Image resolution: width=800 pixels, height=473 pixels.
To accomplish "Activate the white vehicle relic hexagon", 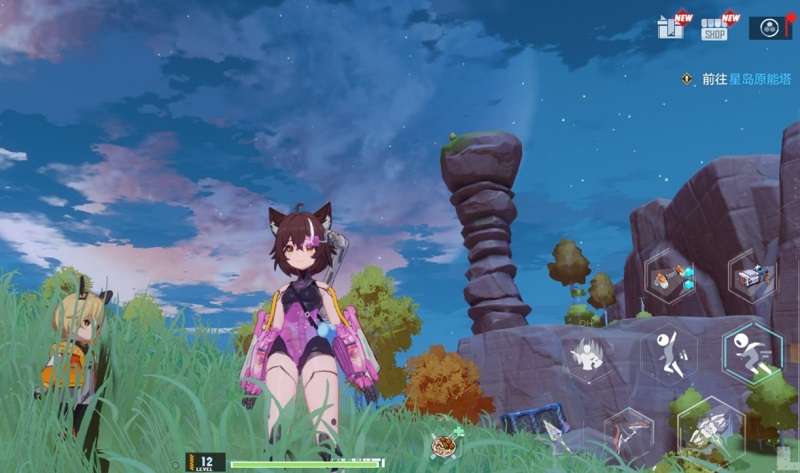I will (x=752, y=275).
